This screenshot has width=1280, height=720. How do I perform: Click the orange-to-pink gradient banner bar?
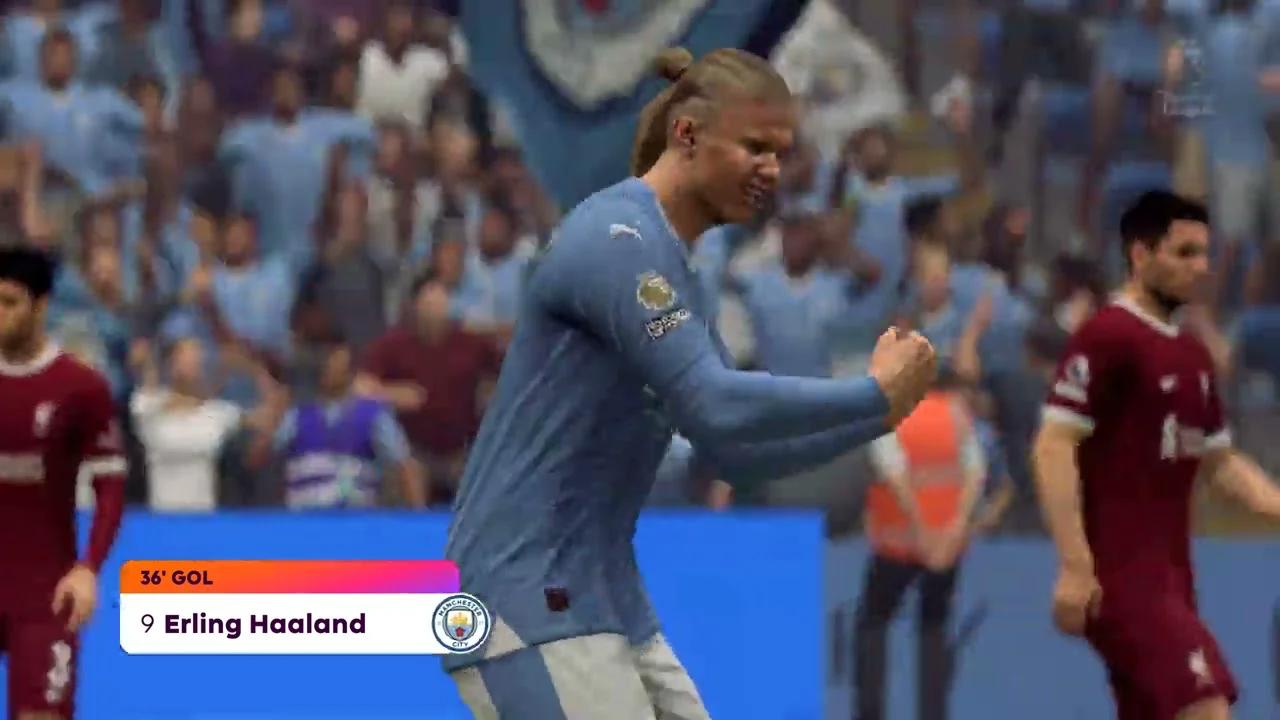point(290,578)
